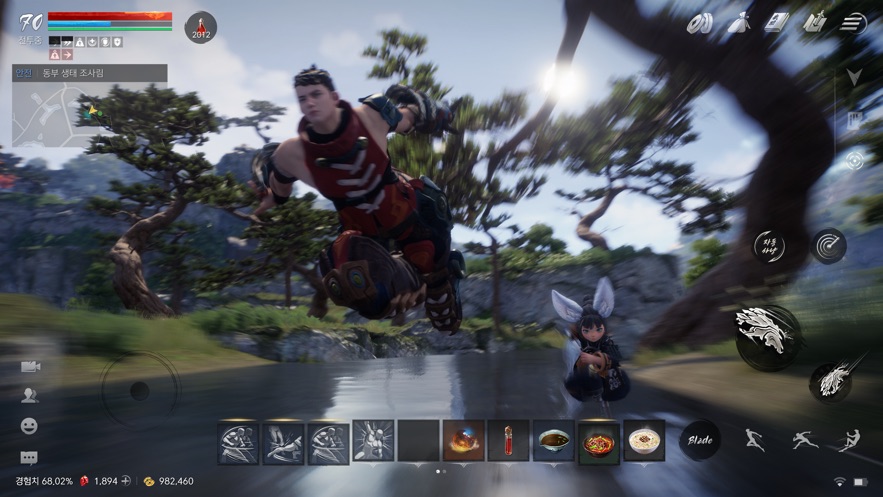Toggle the camera mode icon

point(29,367)
